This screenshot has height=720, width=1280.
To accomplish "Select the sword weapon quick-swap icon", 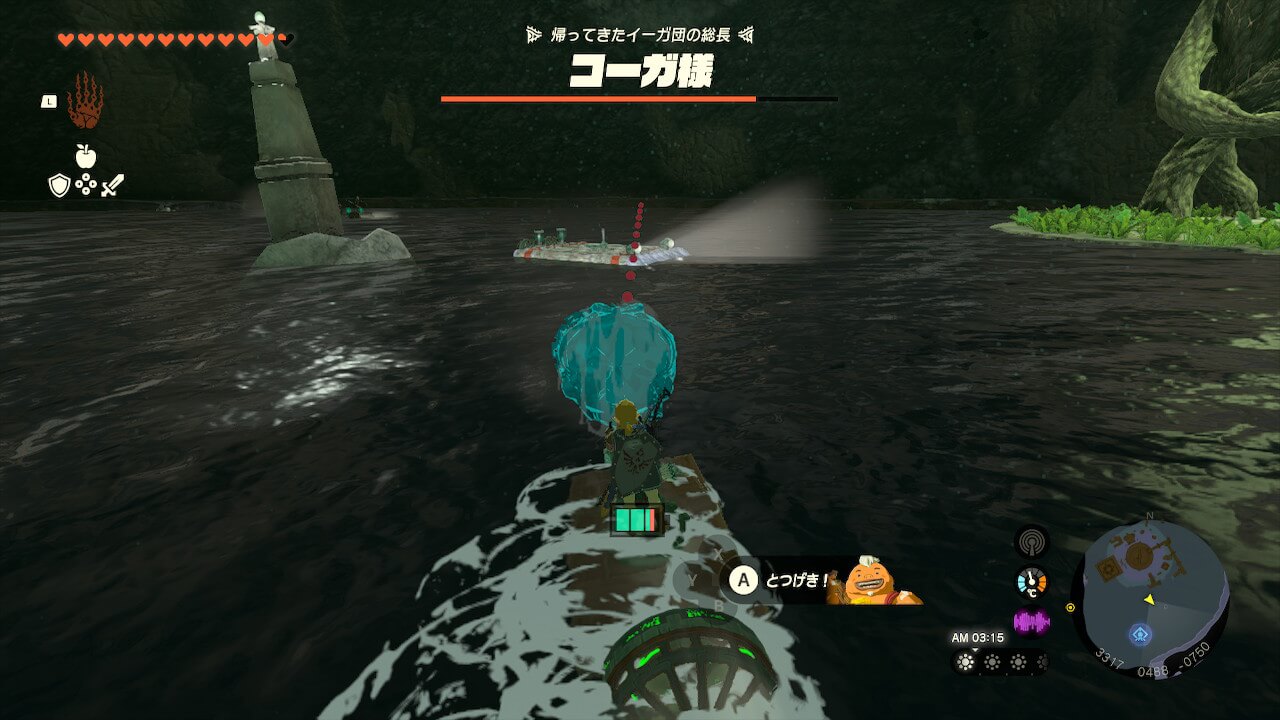I will 112,185.
